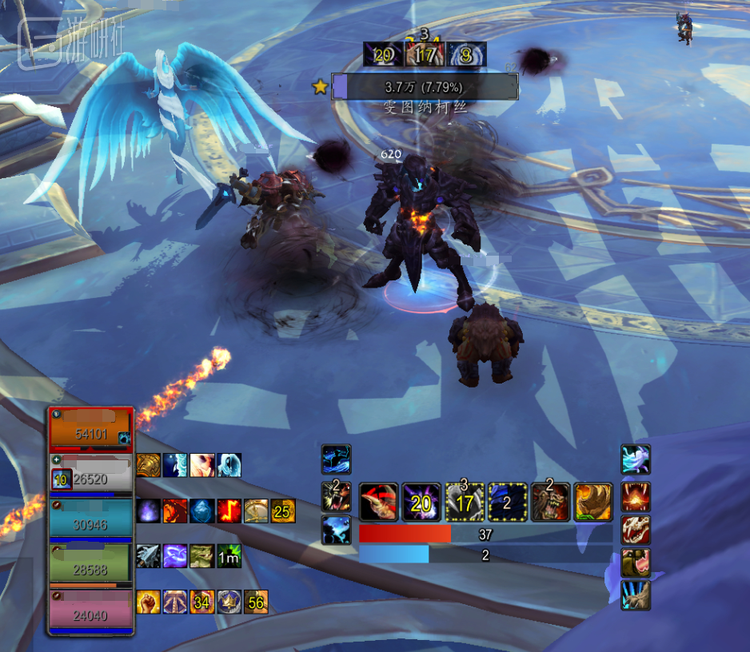The image size is (750, 652).
Task: Activate the red clawed-hand ability icon
Action: [x=379, y=502]
